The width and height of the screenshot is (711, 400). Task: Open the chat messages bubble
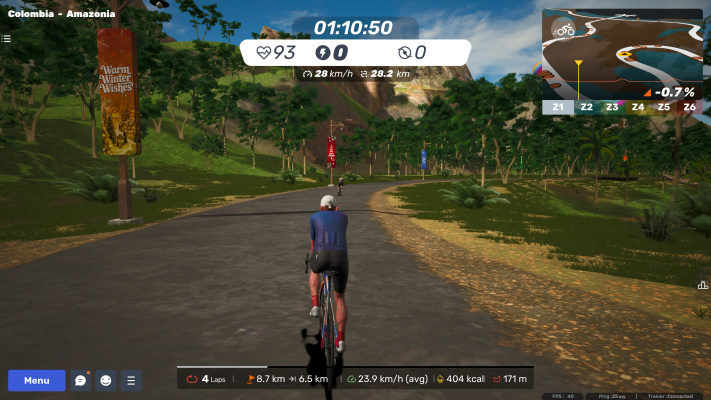pos(81,380)
